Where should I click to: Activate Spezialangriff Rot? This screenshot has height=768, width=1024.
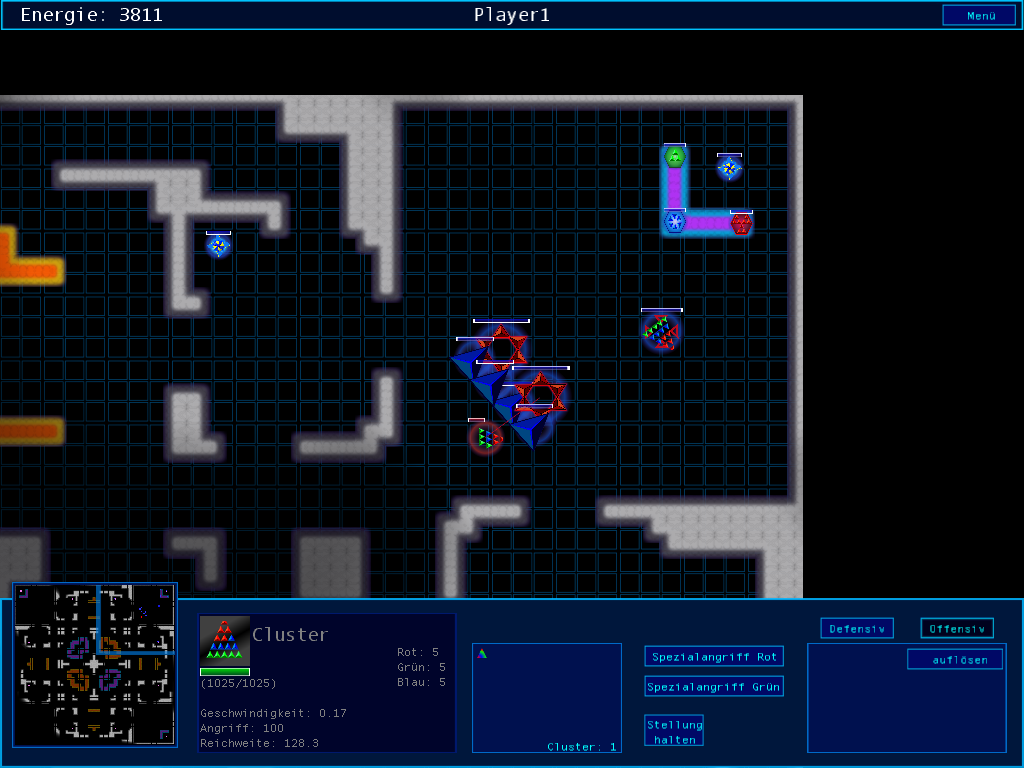(713, 657)
